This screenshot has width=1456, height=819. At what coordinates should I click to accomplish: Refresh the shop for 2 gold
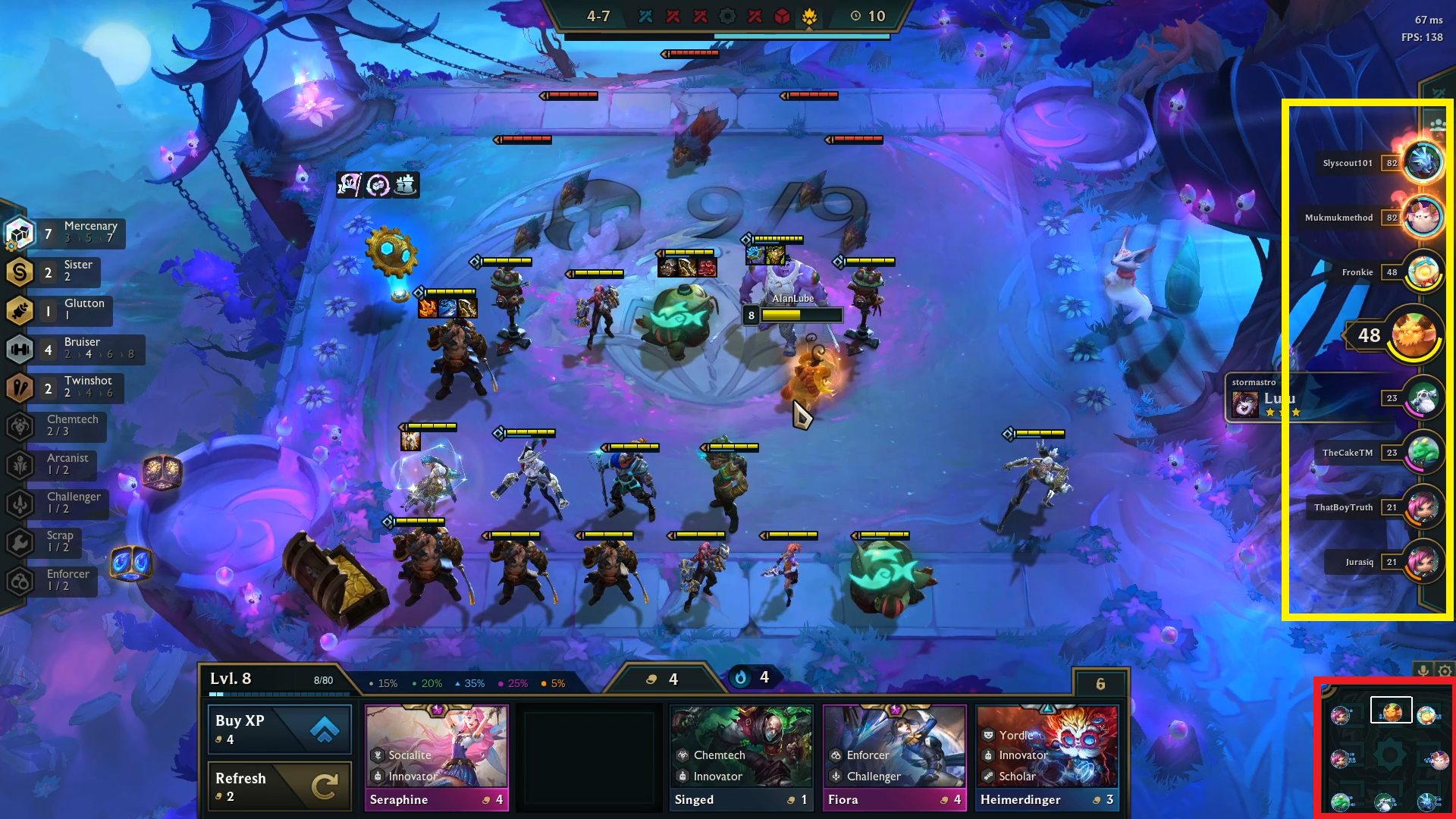(x=279, y=786)
